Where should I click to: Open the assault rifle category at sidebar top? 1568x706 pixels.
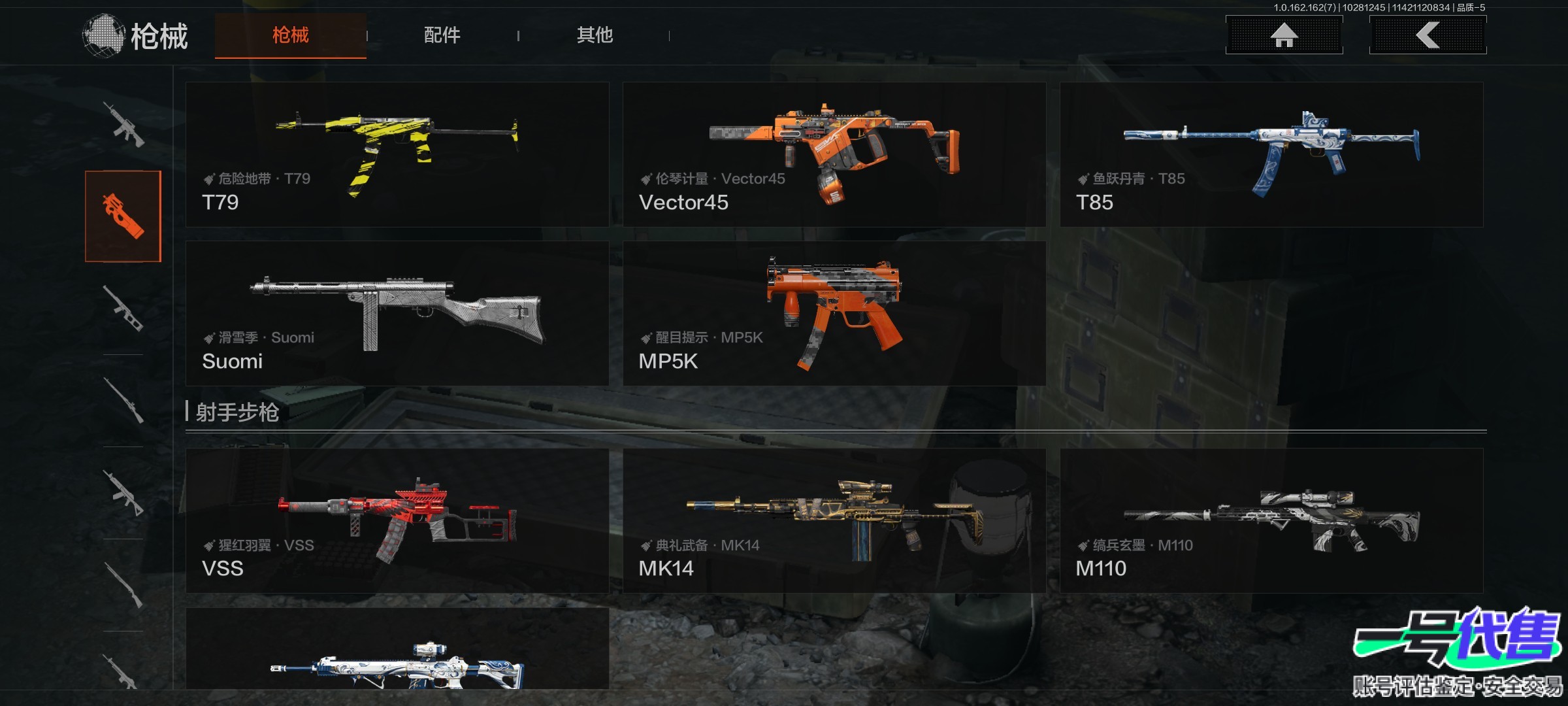(x=124, y=124)
